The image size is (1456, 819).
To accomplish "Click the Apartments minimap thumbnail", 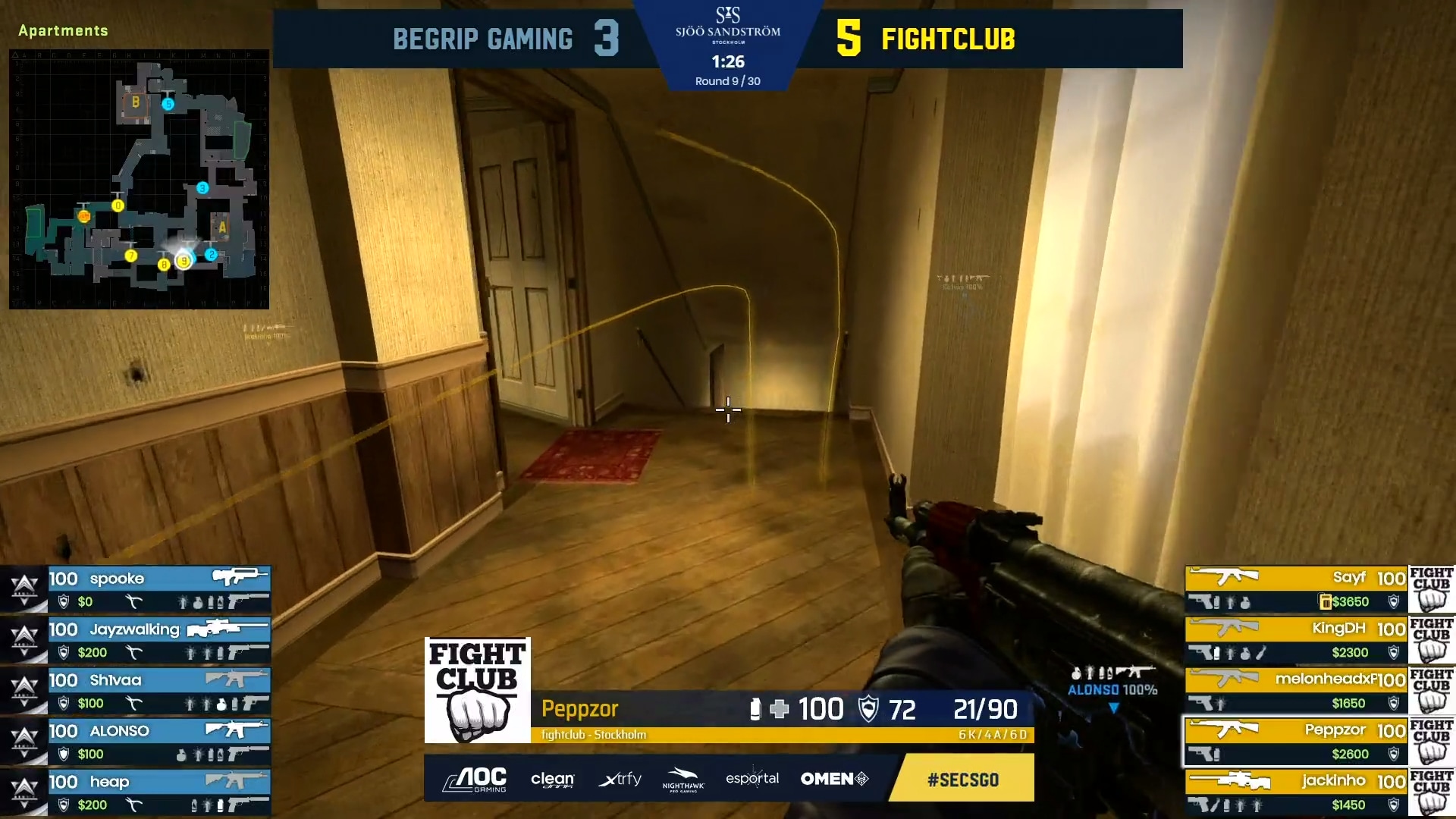I will (x=139, y=180).
